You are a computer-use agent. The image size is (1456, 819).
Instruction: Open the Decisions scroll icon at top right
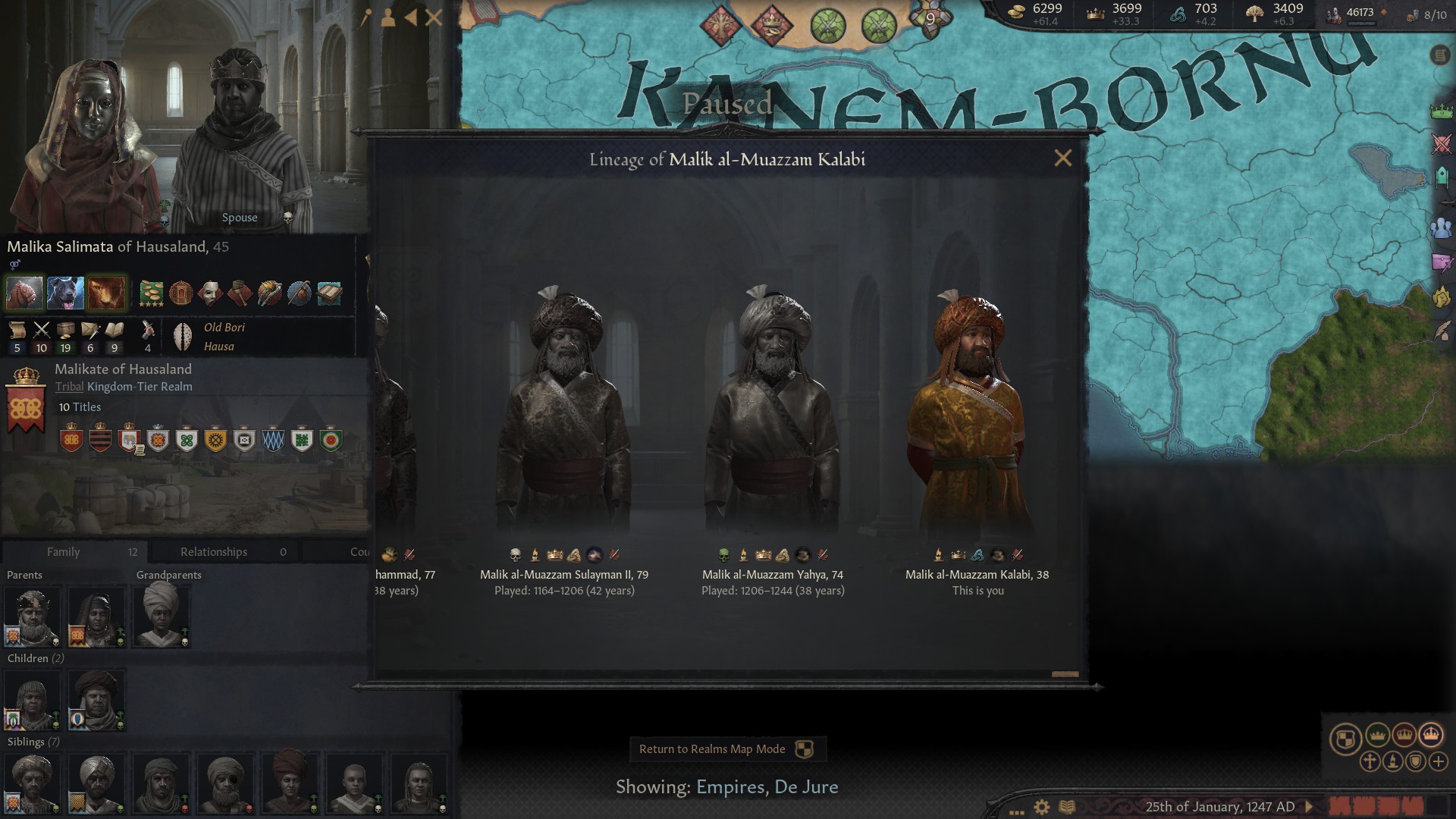click(x=1440, y=56)
